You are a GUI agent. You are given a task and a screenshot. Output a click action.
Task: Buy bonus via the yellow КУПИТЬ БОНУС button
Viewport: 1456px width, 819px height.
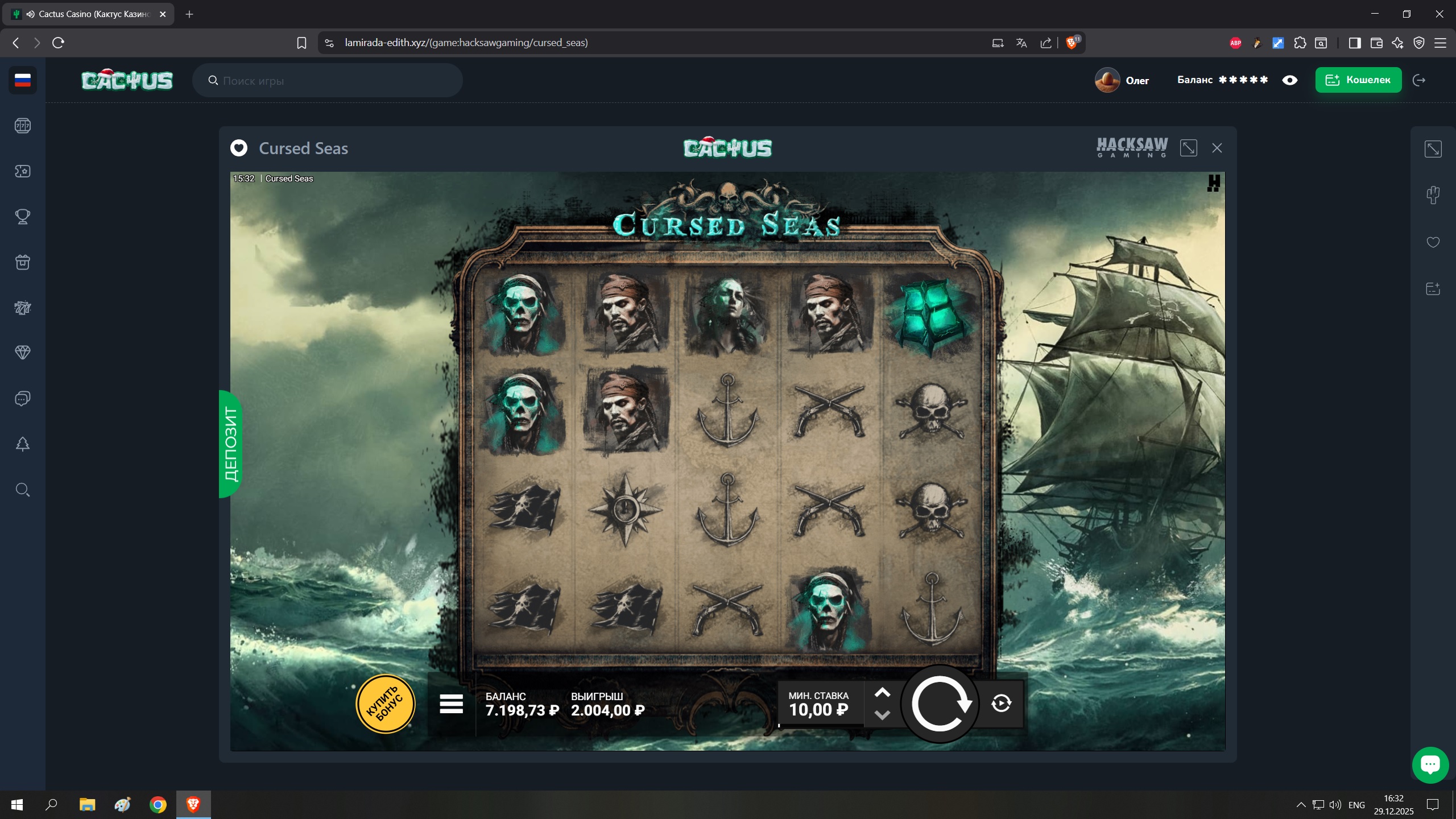click(x=385, y=704)
